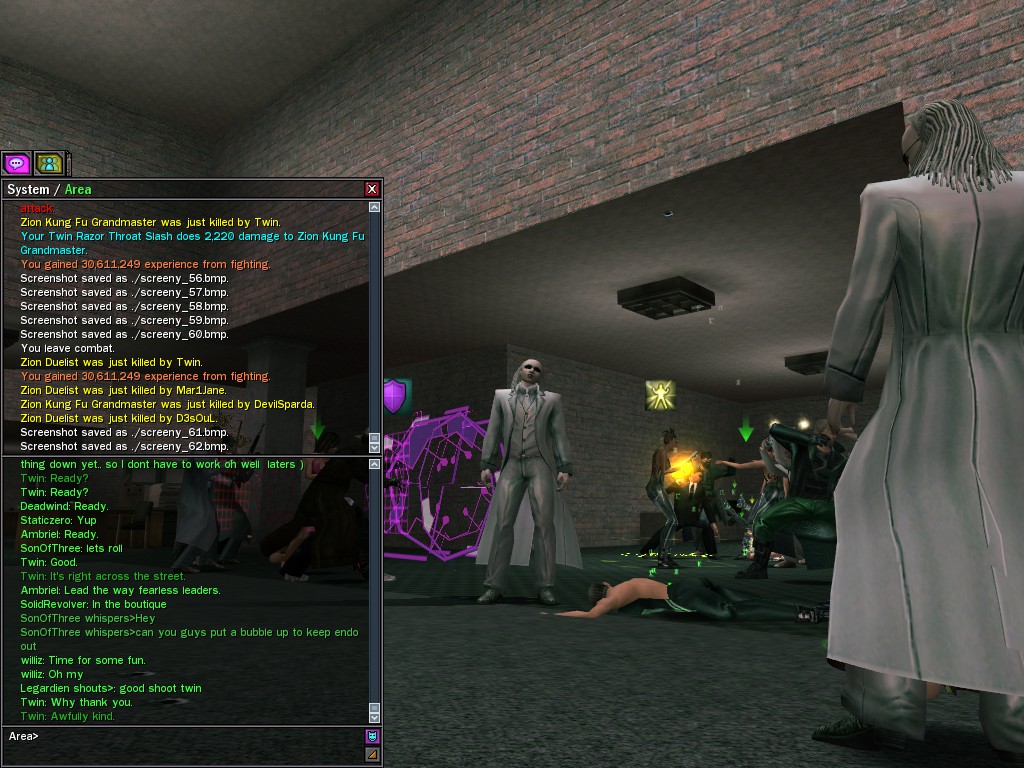Image resolution: width=1024 pixels, height=768 pixels.
Task: Open the pink speech bubble chat tab
Action: pos(16,163)
